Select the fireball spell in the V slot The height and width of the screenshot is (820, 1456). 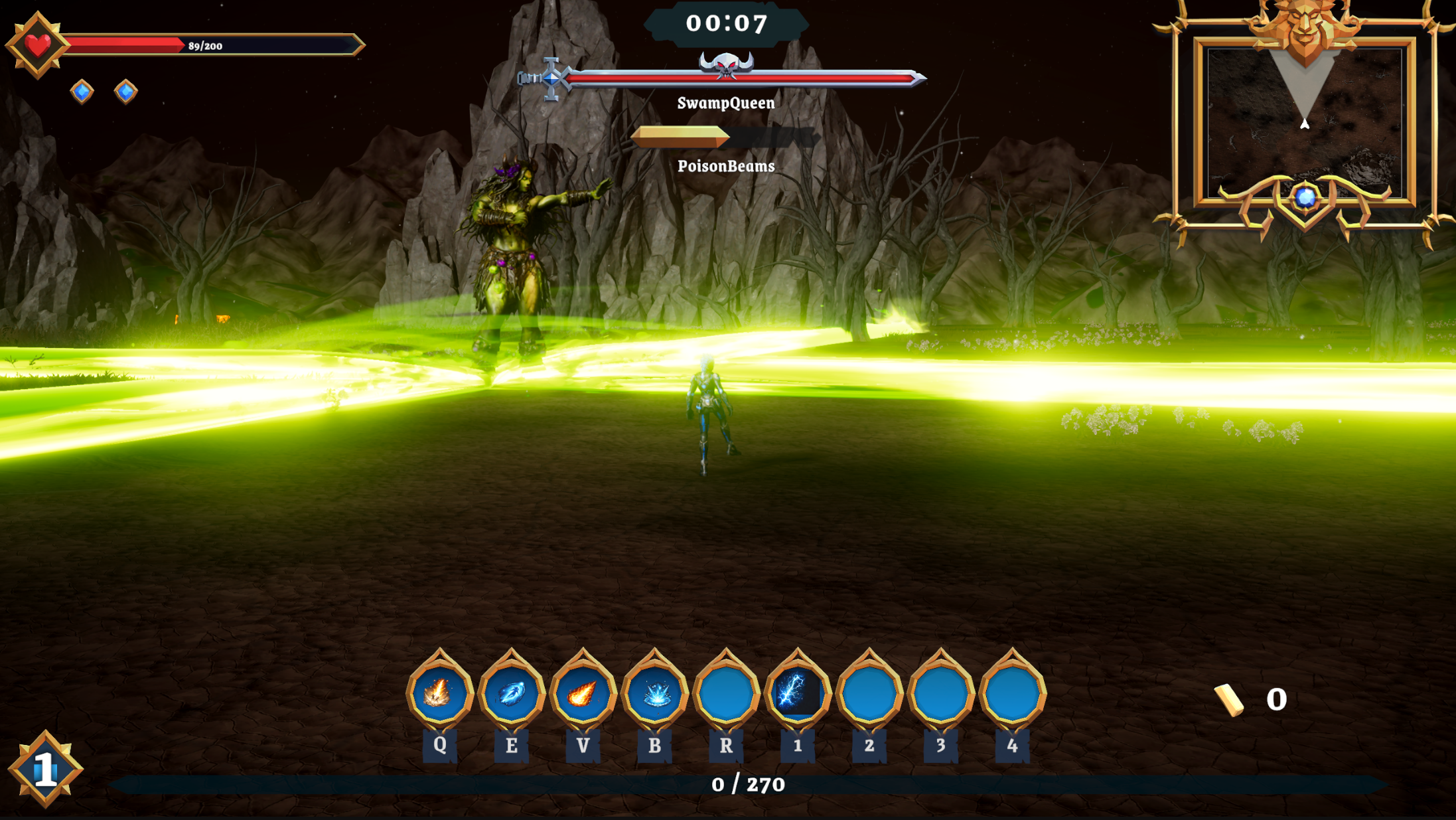click(x=583, y=693)
